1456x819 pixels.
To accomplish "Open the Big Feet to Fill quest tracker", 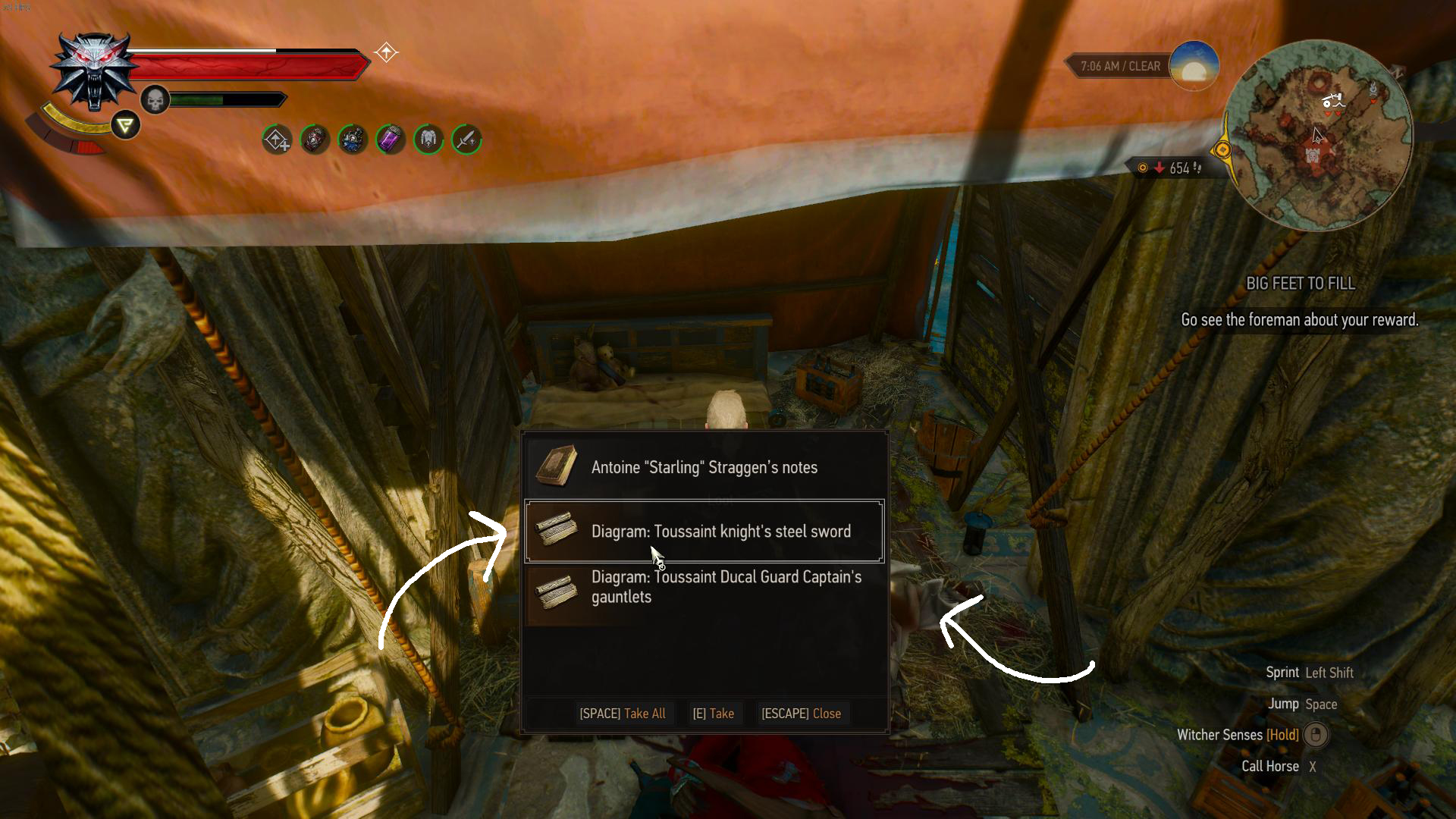I will pos(1300,284).
